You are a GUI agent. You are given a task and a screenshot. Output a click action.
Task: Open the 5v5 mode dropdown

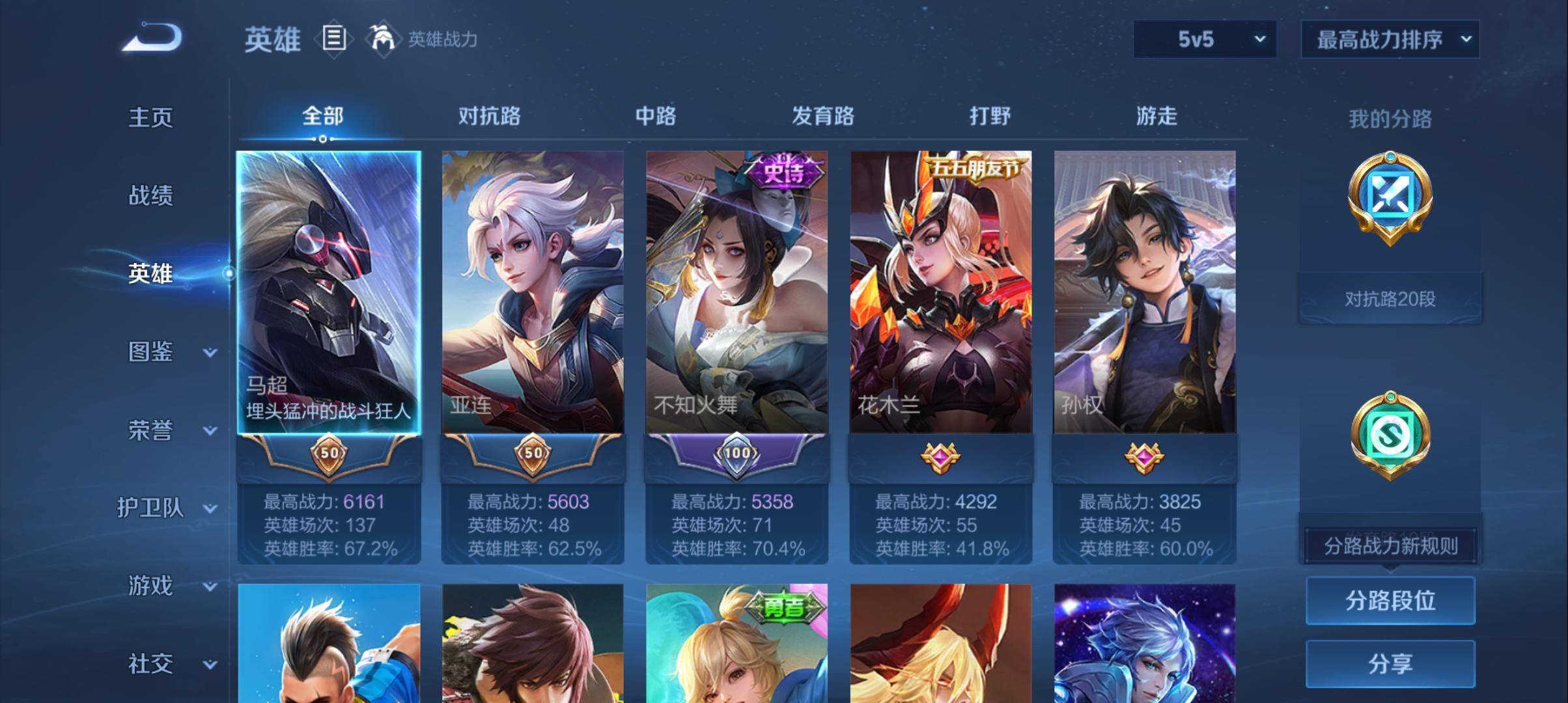pos(1203,39)
